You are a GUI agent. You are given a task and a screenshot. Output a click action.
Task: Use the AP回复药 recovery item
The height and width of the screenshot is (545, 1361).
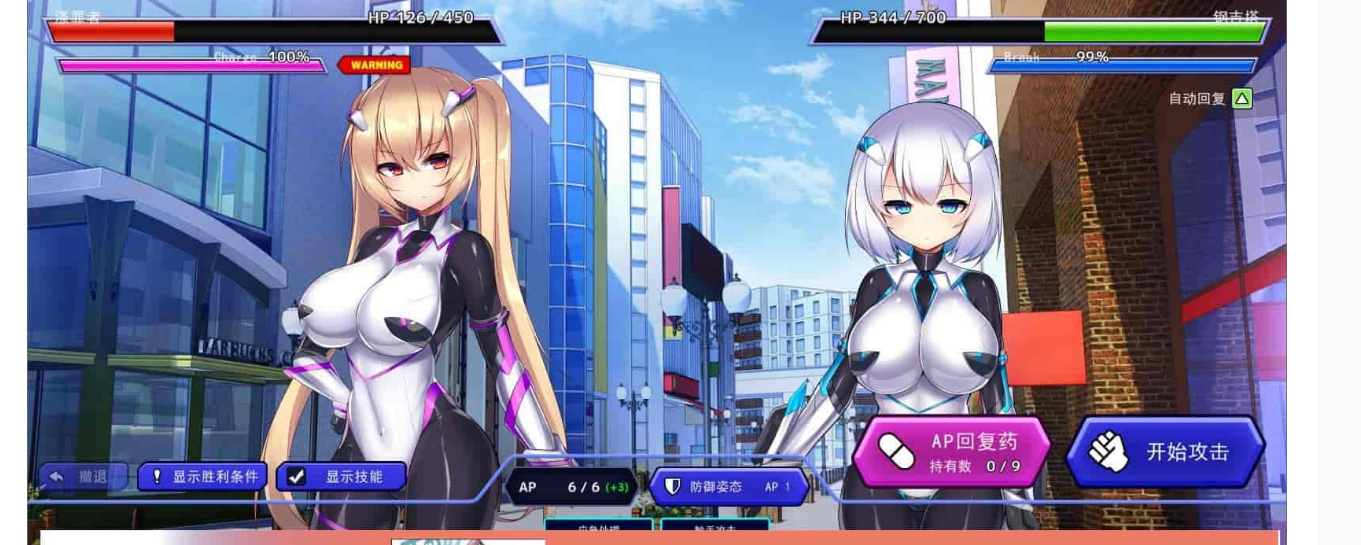pyautogui.click(x=951, y=452)
